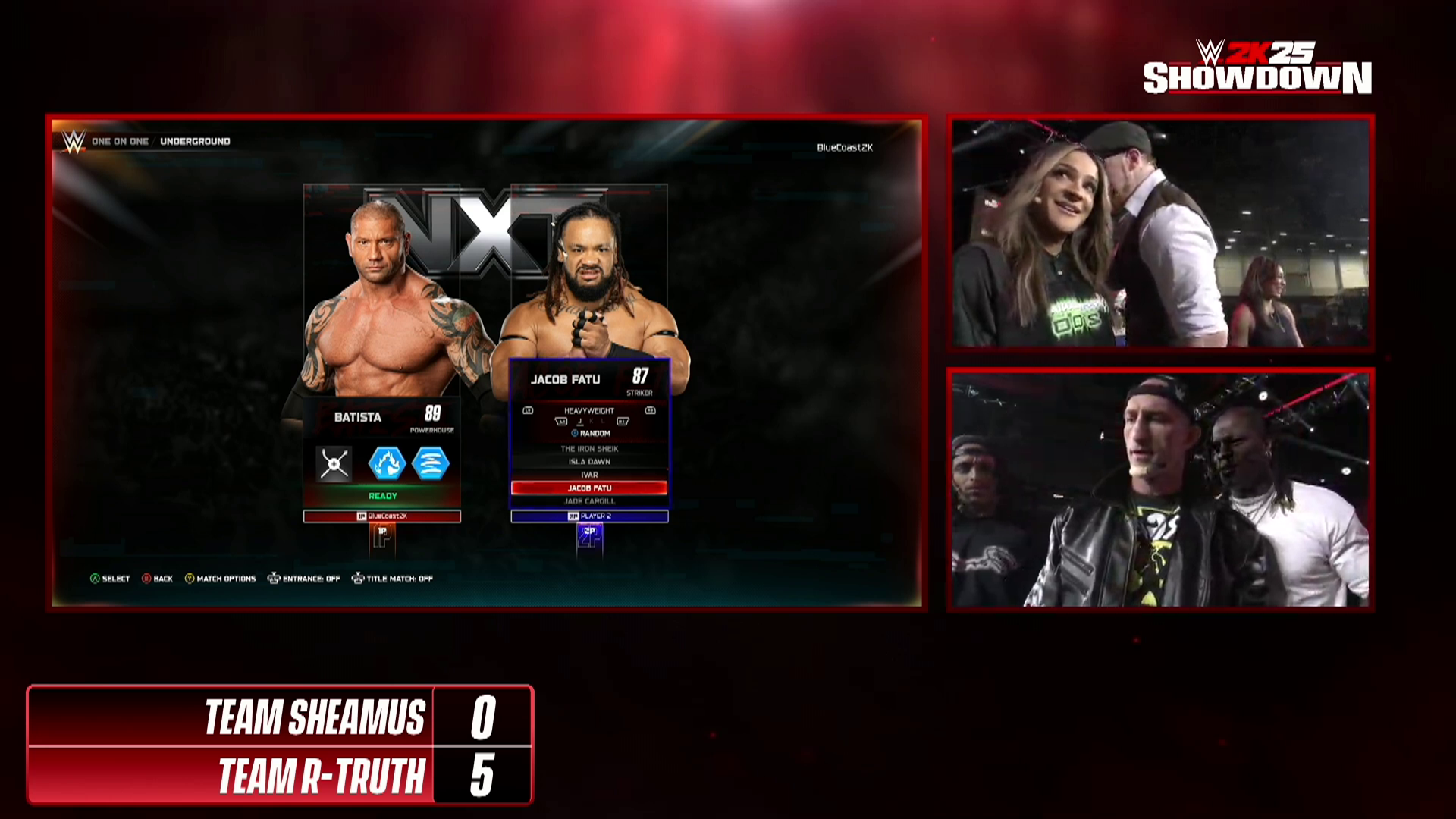
Task: Open the bottom webcam feed of the players
Action: pyautogui.click(x=1160, y=489)
